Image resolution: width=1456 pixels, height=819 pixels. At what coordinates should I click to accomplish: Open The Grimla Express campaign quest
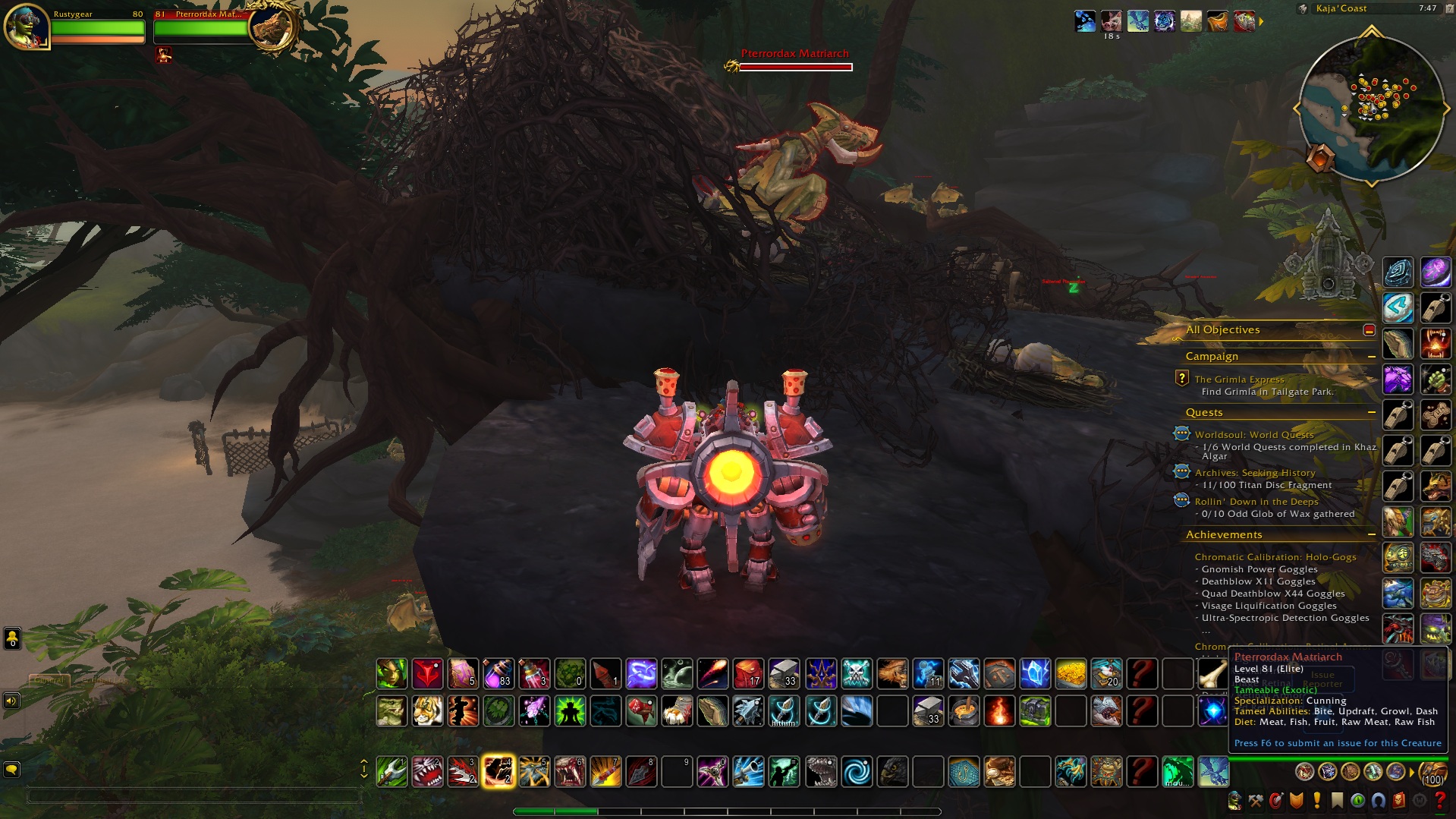pyautogui.click(x=1239, y=380)
